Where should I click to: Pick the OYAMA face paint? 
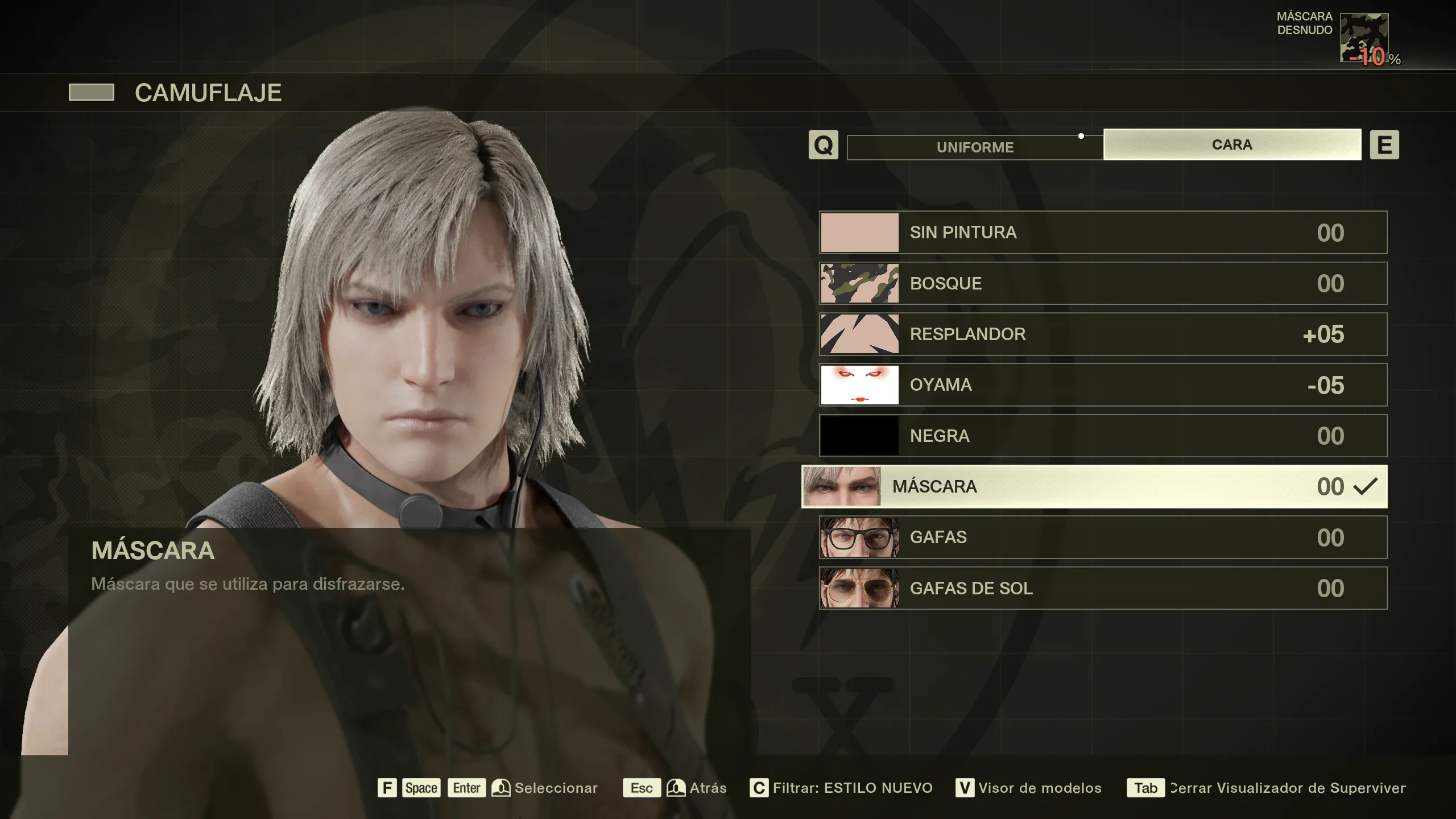[x=1103, y=385]
